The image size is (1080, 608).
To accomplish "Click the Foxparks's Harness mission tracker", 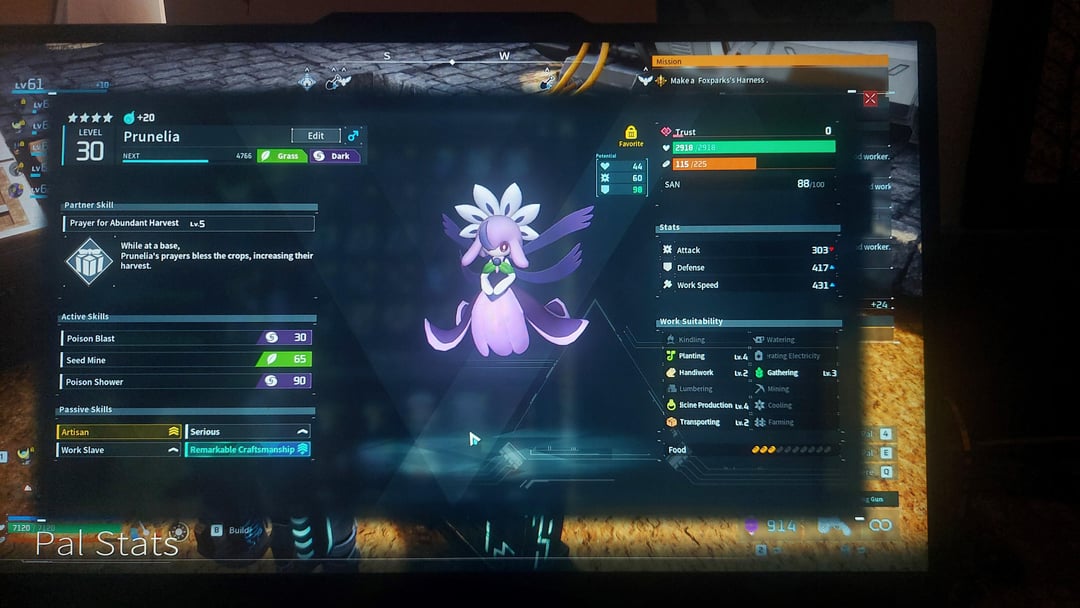I will click(x=717, y=80).
